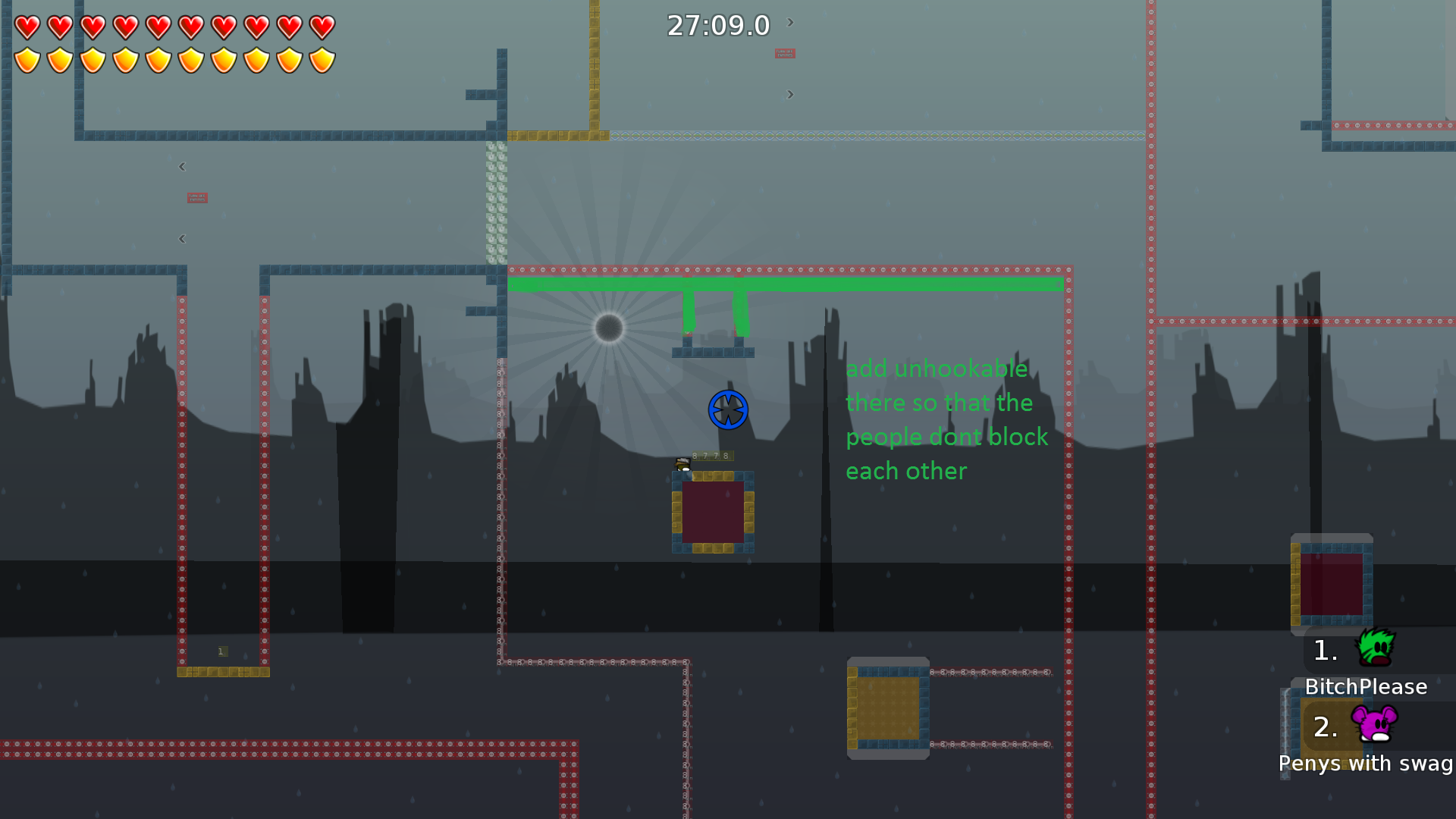Click the left-pointing chevron on the left wall
The height and width of the screenshot is (819, 1456).
pos(182,167)
